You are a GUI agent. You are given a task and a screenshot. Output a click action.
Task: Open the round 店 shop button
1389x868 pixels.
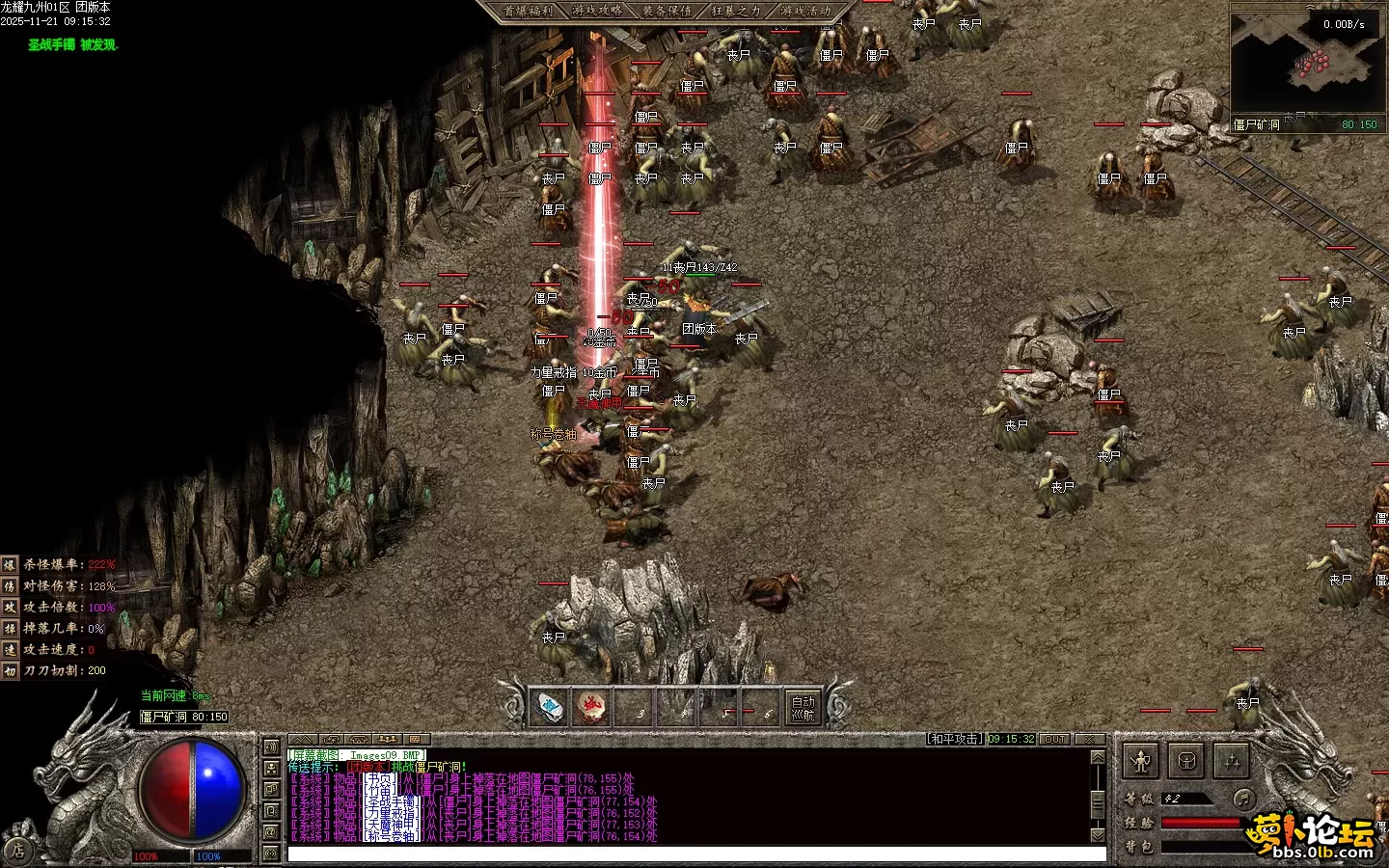(16, 851)
